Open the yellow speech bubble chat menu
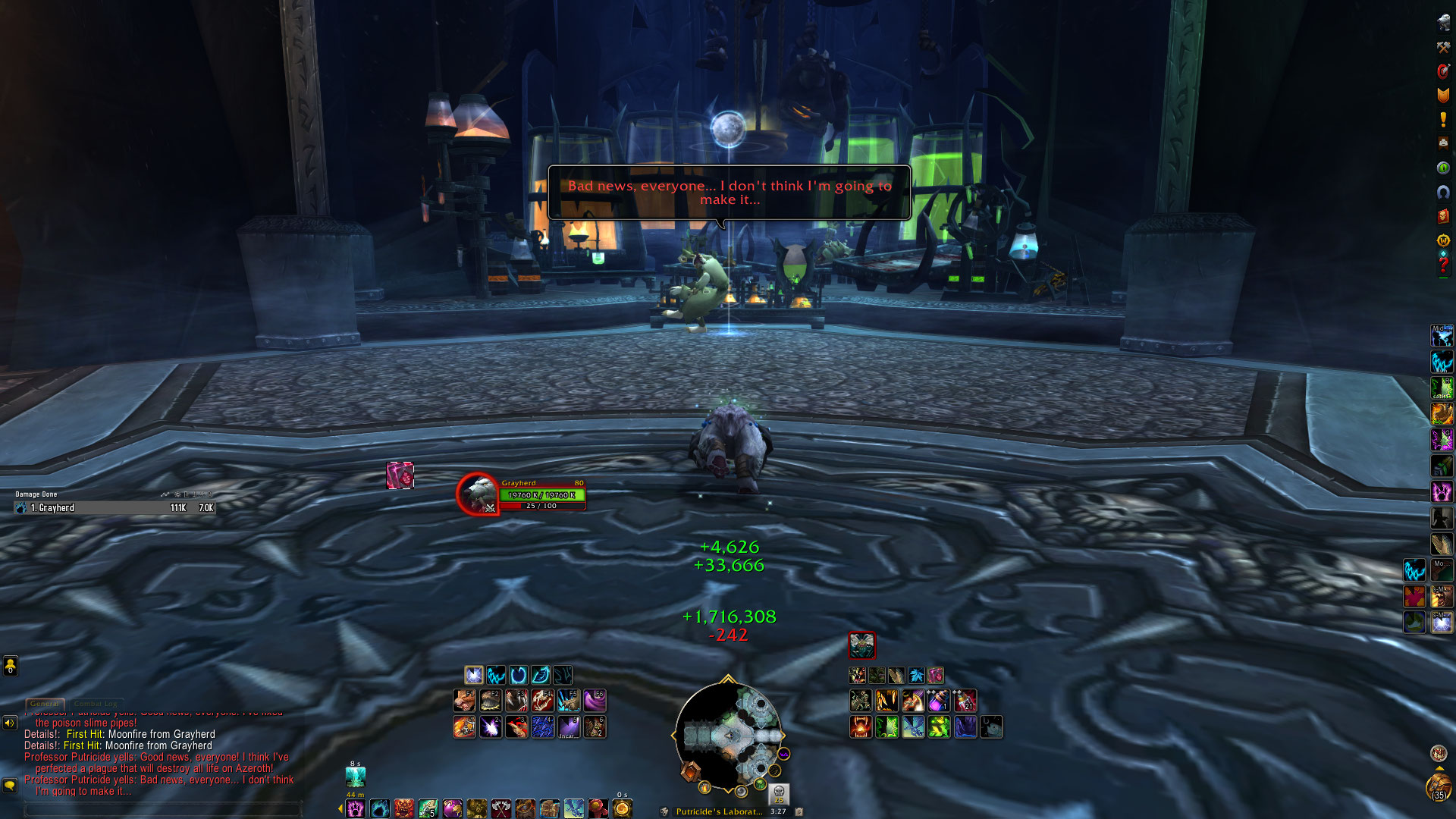 tap(10, 785)
